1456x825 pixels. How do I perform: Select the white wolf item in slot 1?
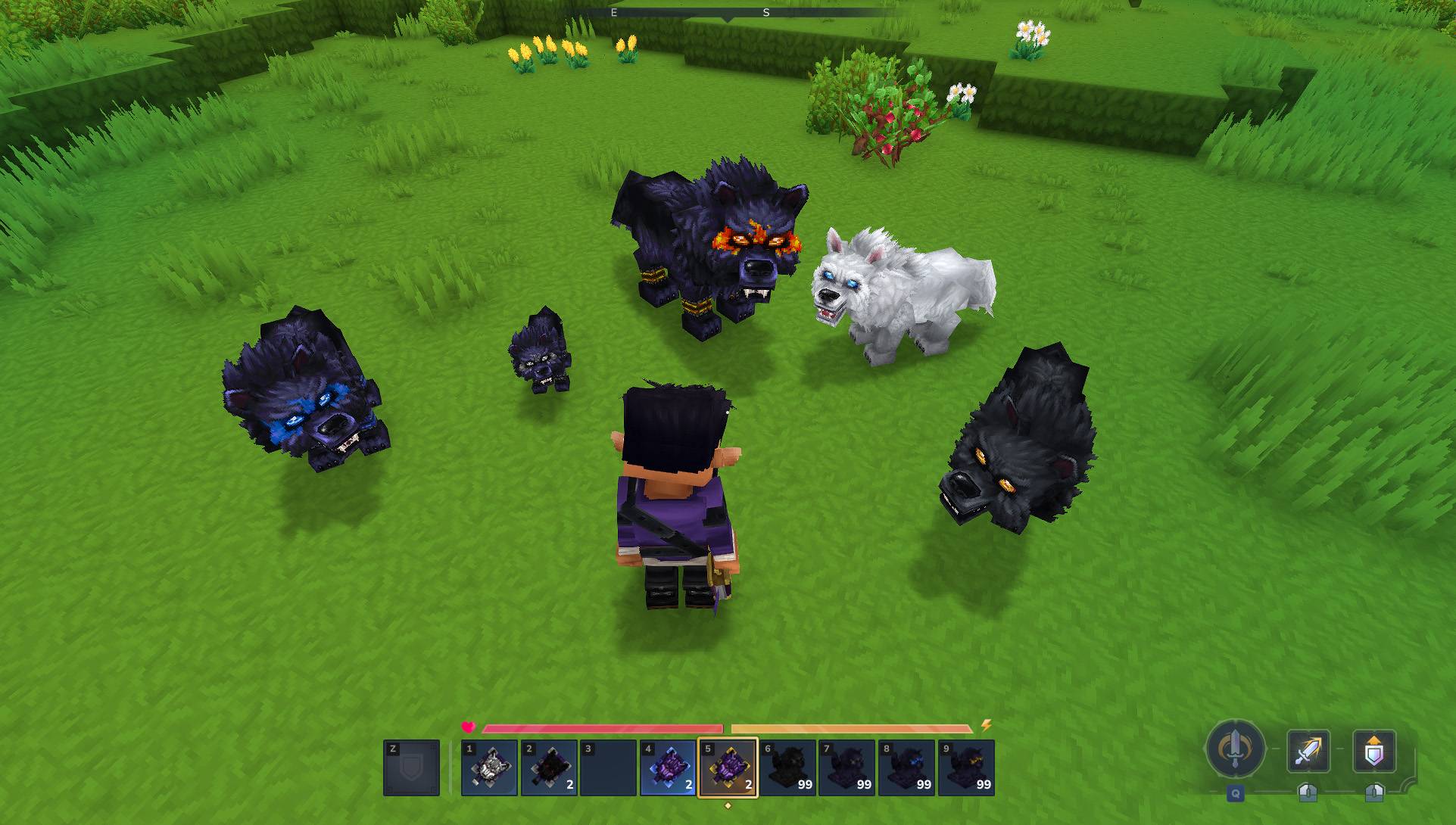click(x=489, y=767)
